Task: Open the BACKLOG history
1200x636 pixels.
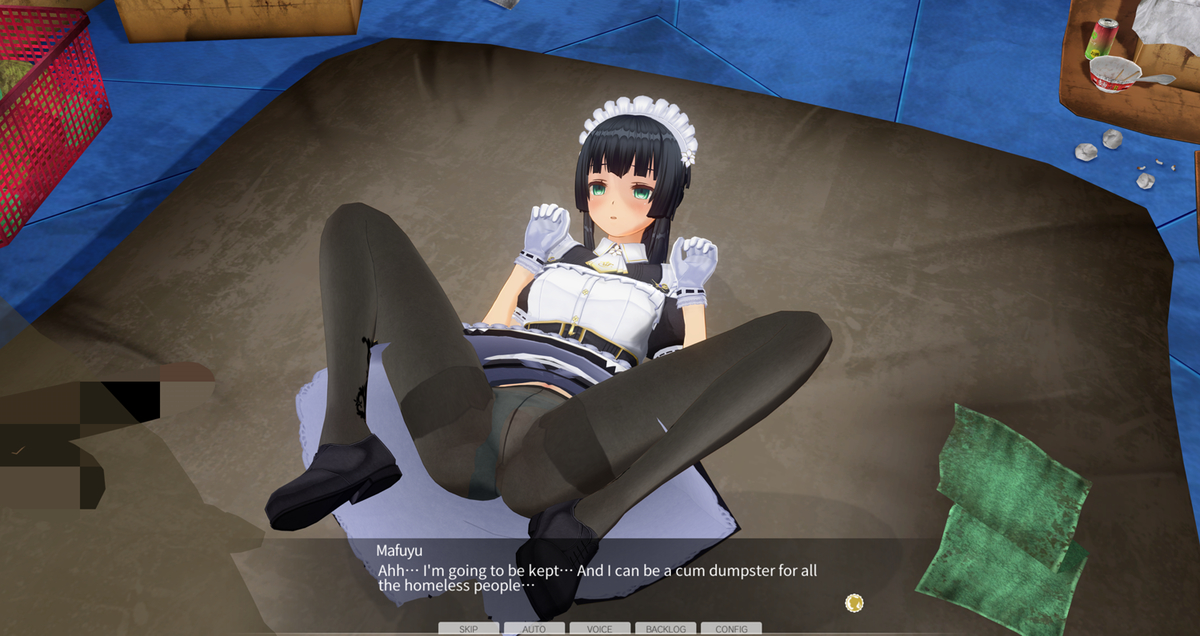Action: pyautogui.click(x=665, y=629)
